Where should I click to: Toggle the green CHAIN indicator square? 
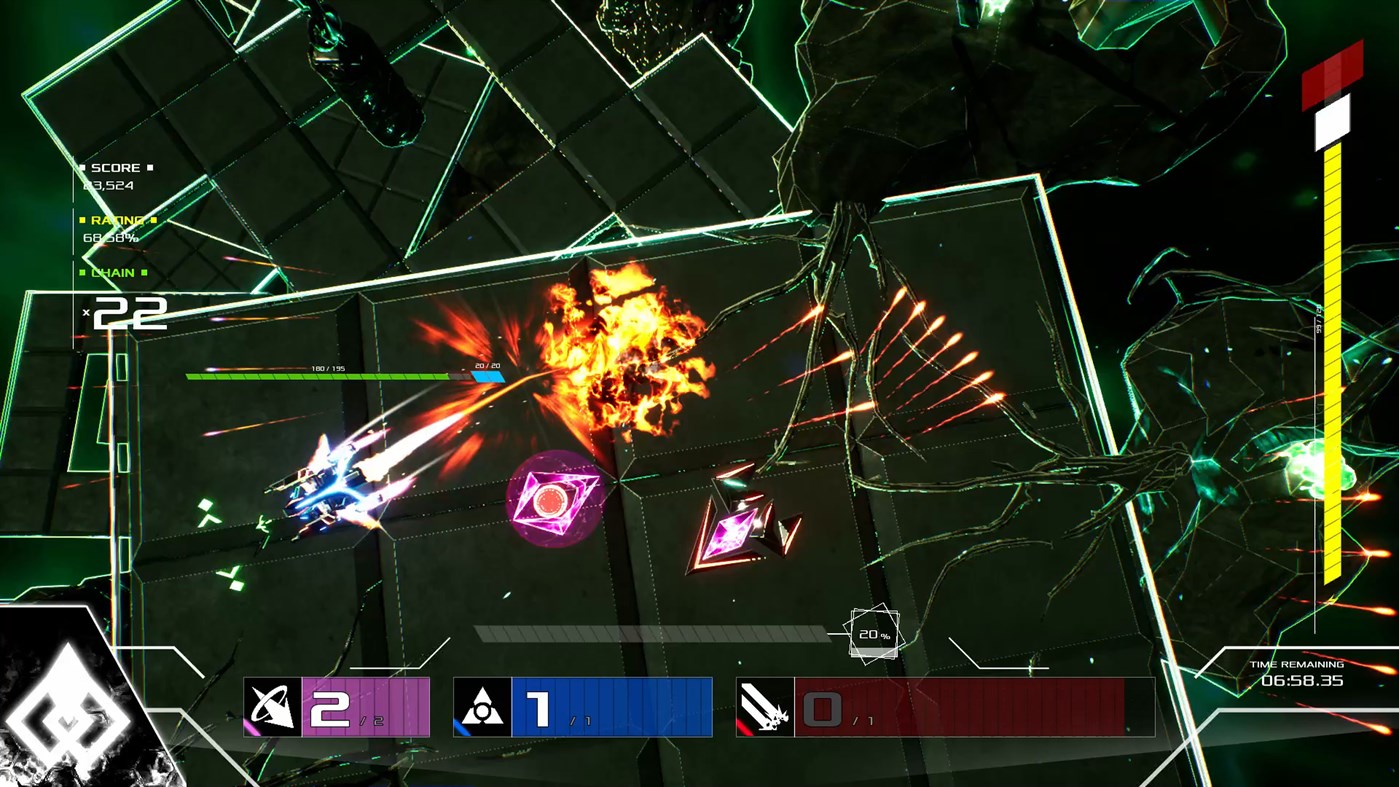click(83, 272)
